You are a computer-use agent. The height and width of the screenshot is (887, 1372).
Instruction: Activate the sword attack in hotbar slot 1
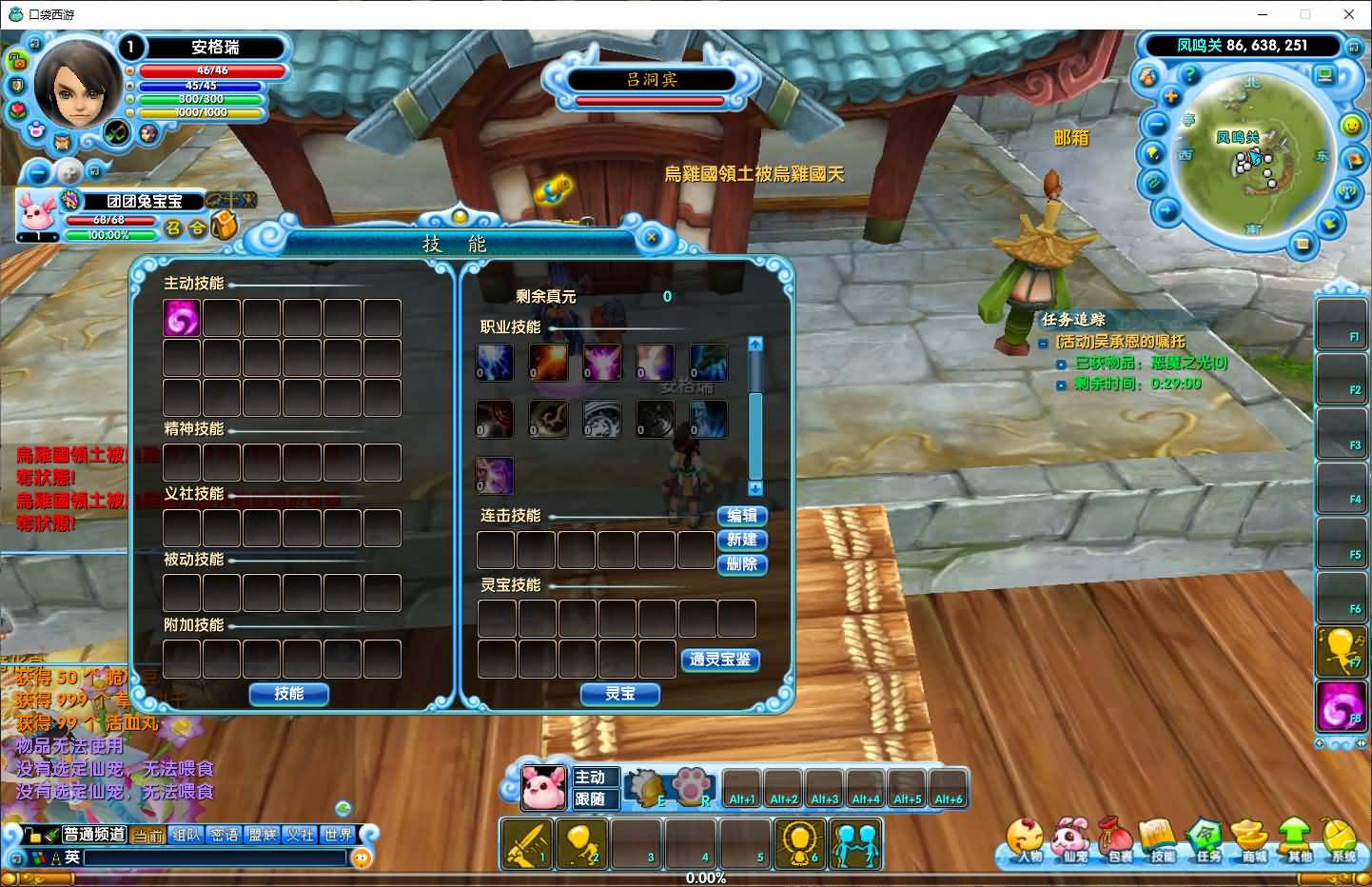point(526,844)
